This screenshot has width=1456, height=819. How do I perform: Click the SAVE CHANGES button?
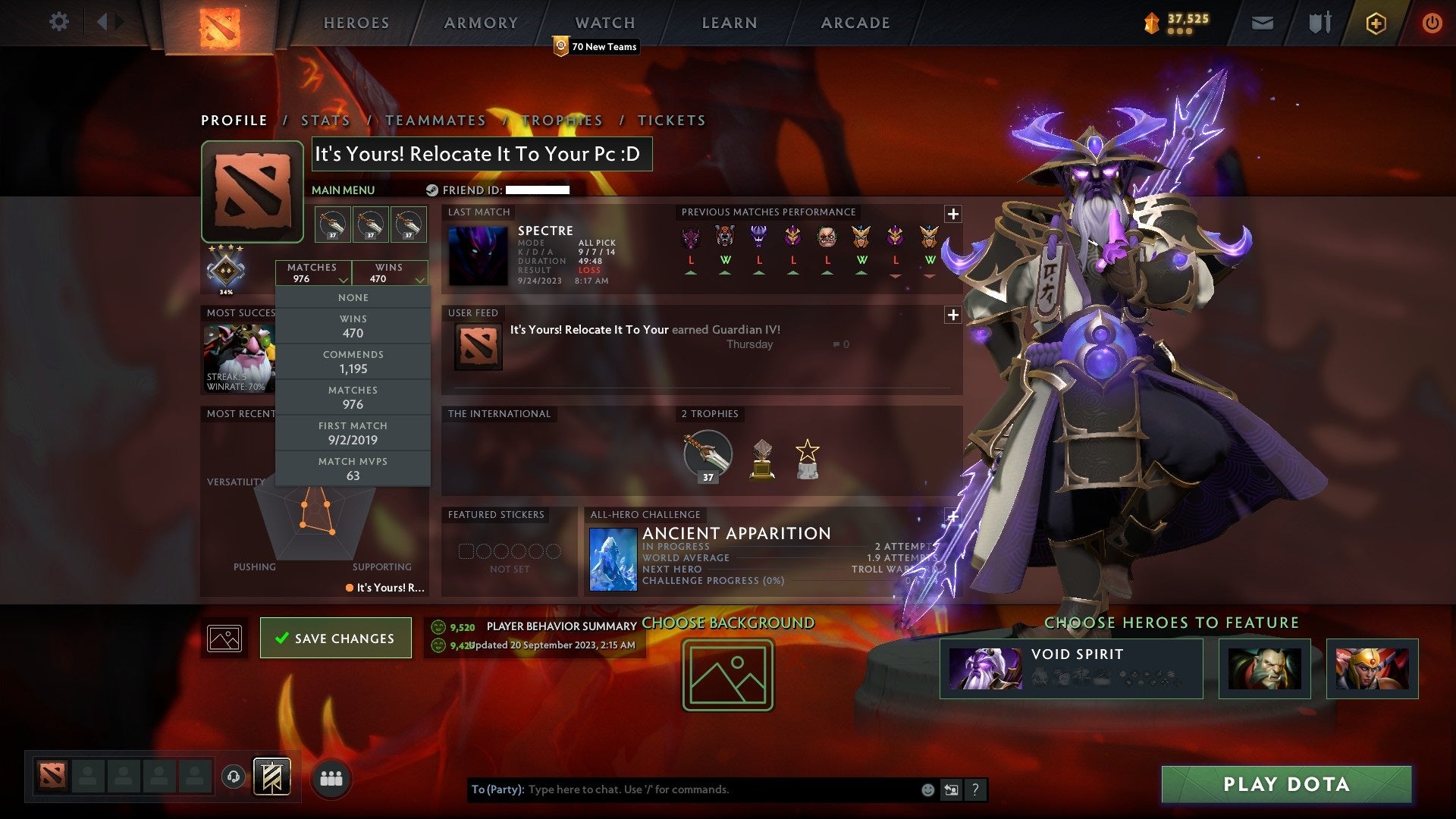pyautogui.click(x=335, y=638)
